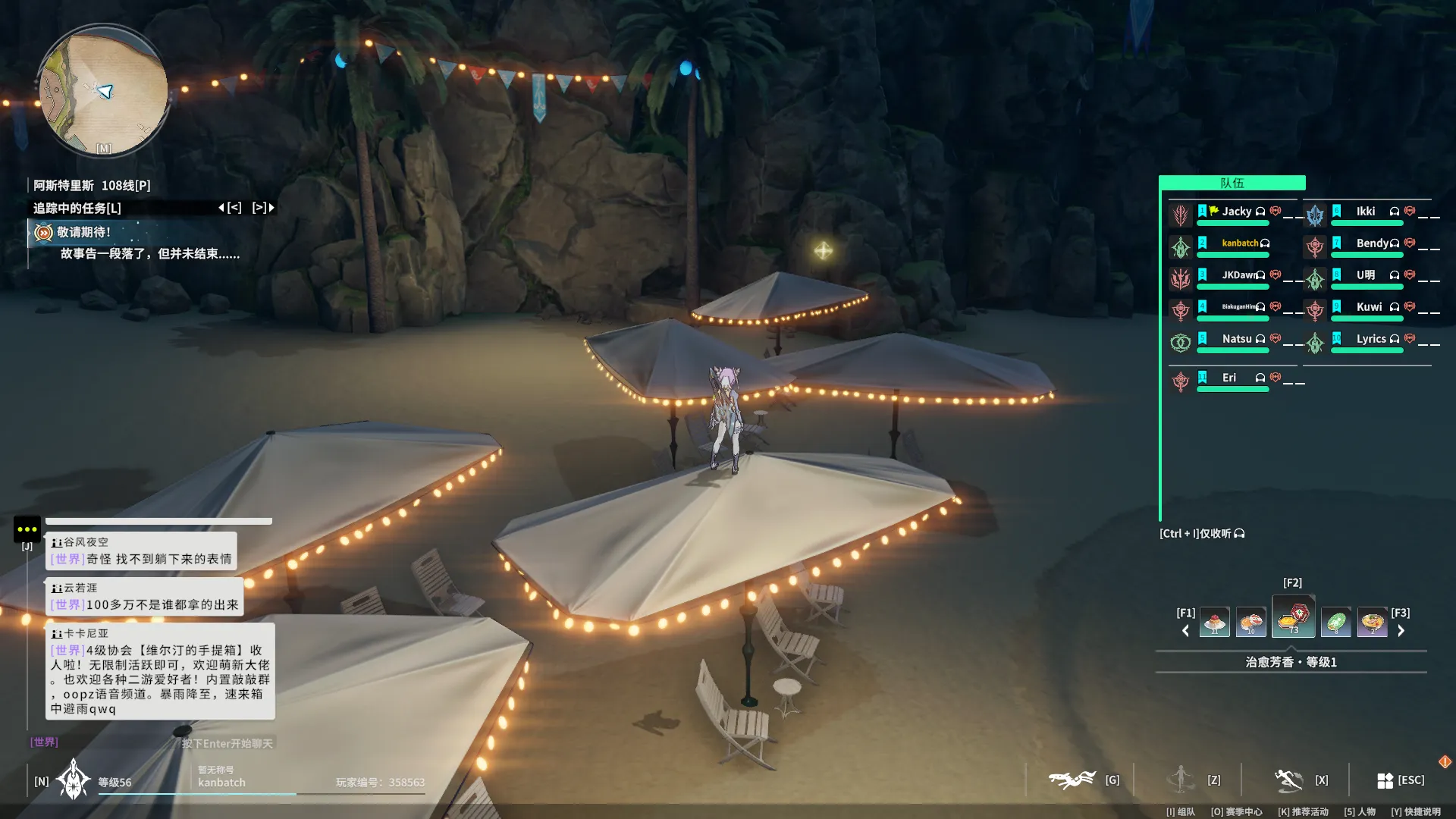Click the chat input field
The height and width of the screenshot is (819, 1456).
click(x=226, y=743)
